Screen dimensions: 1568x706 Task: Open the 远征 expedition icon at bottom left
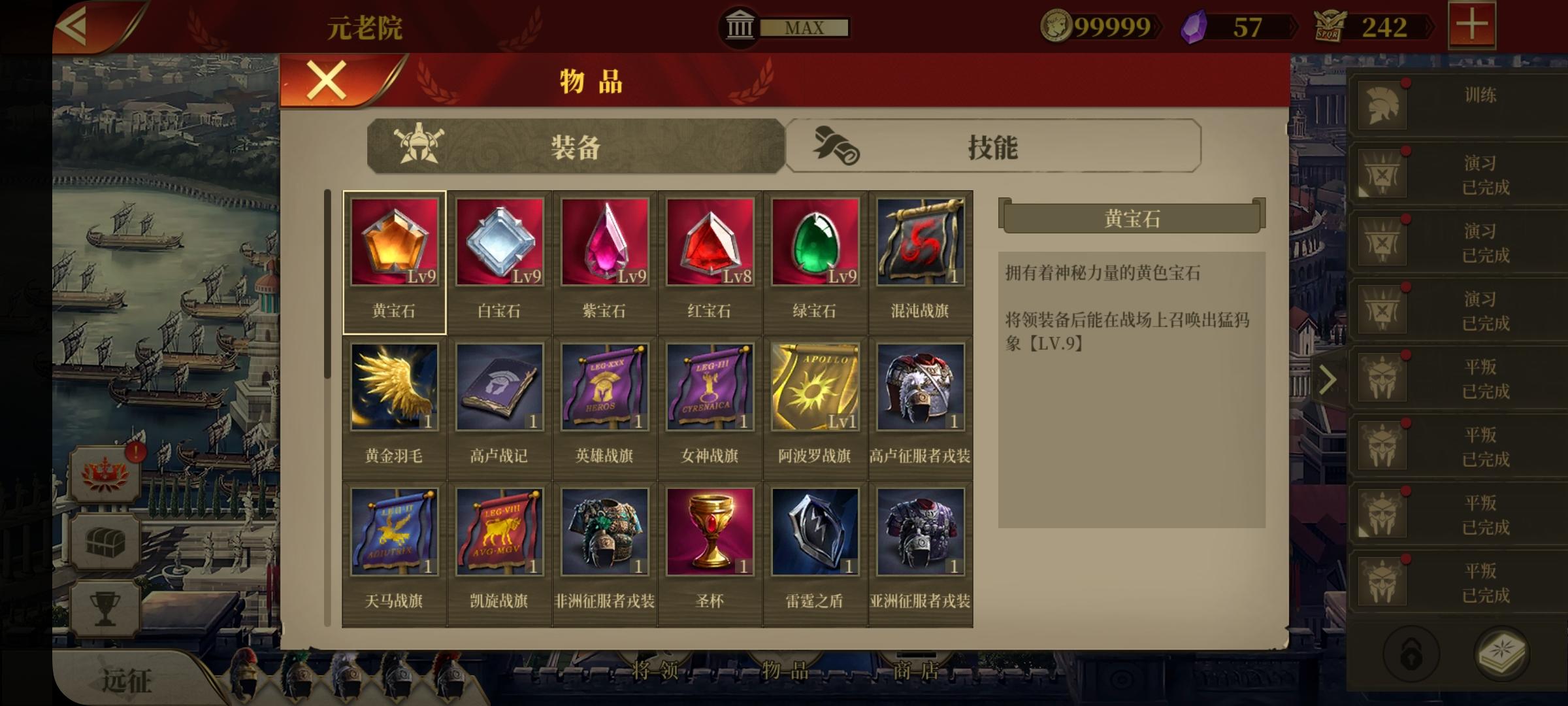125,679
